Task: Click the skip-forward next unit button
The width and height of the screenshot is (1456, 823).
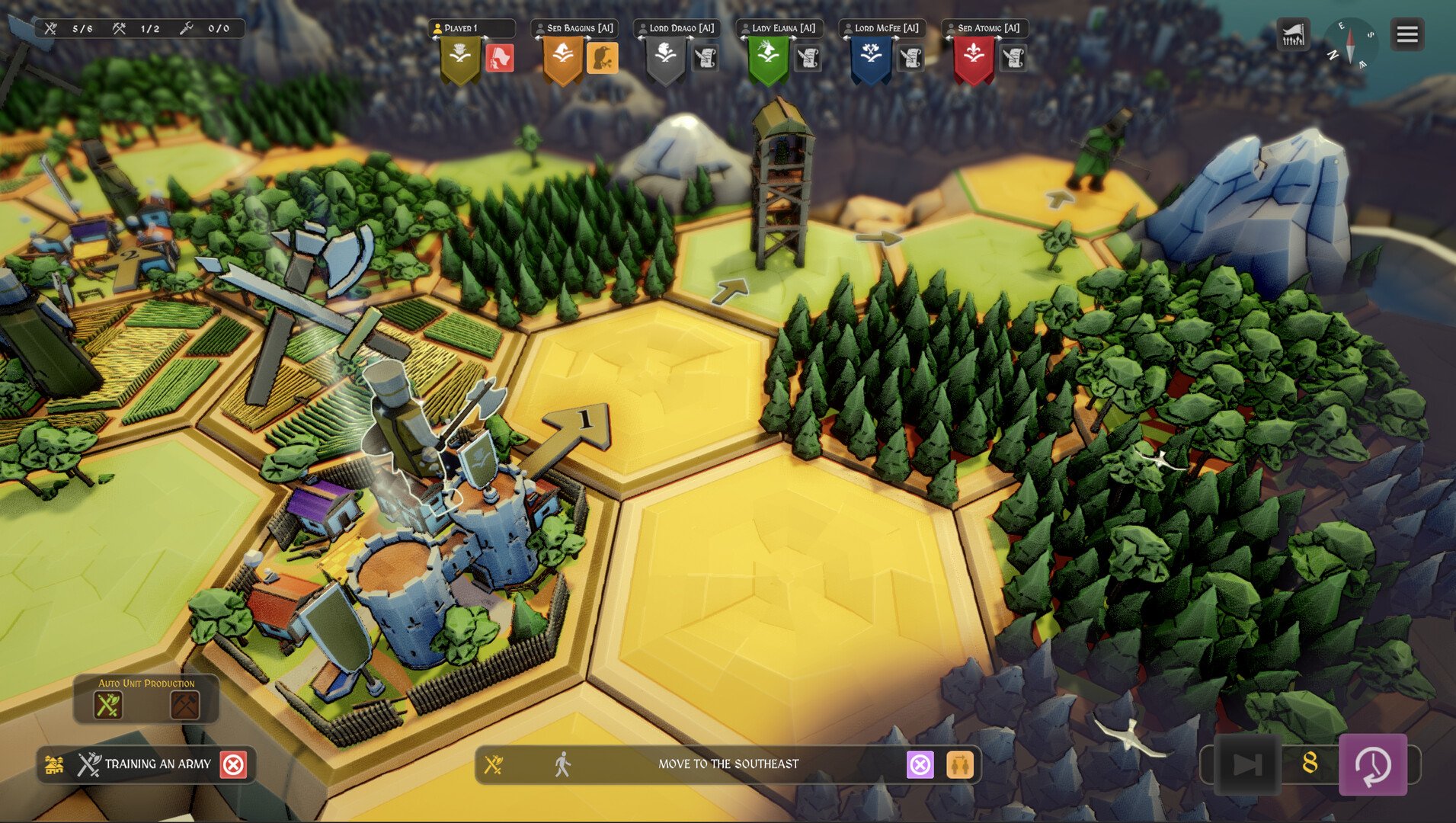Action: pyautogui.click(x=1247, y=764)
